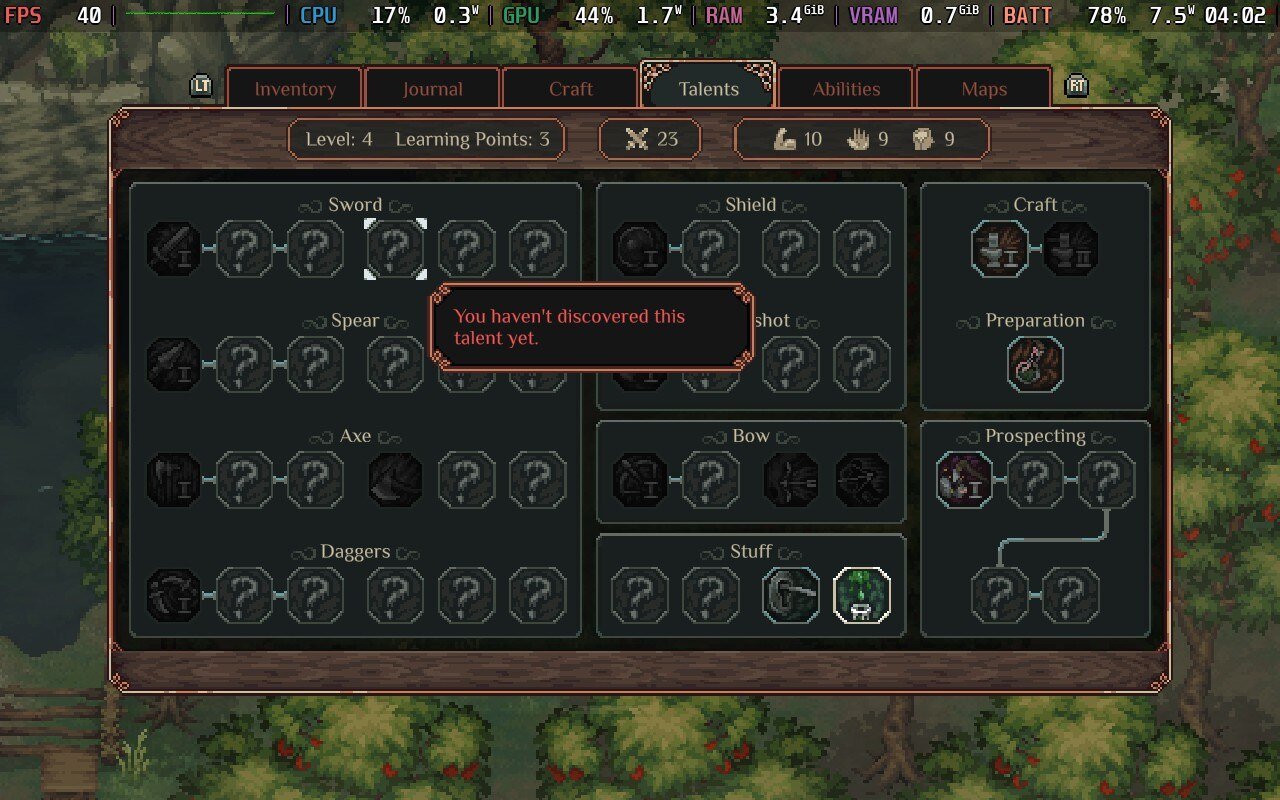
Task: Click the highlighted undiscovered Sword talent
Action: click(396, 249)
